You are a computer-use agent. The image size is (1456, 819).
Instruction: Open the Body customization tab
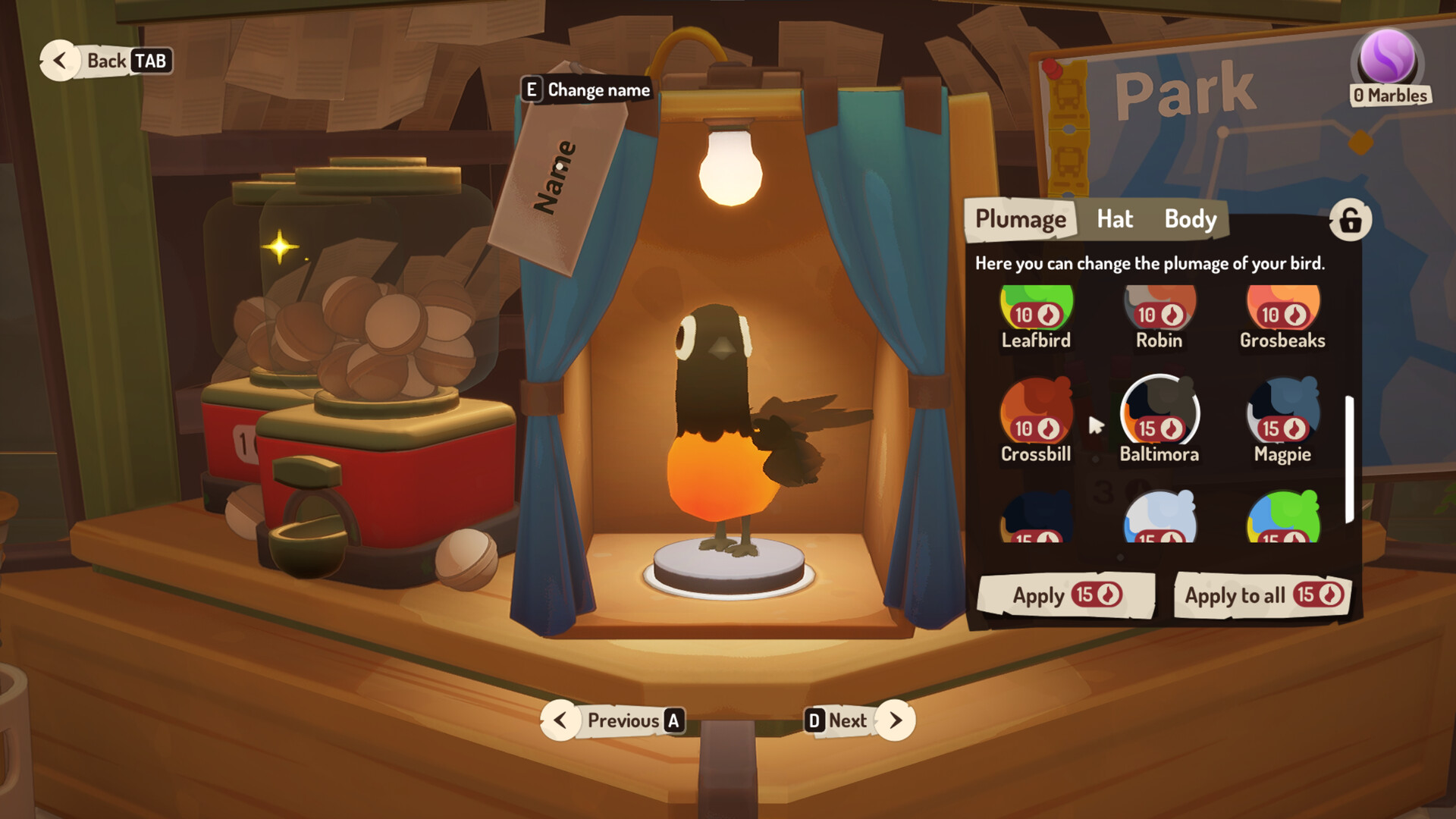1189,219
